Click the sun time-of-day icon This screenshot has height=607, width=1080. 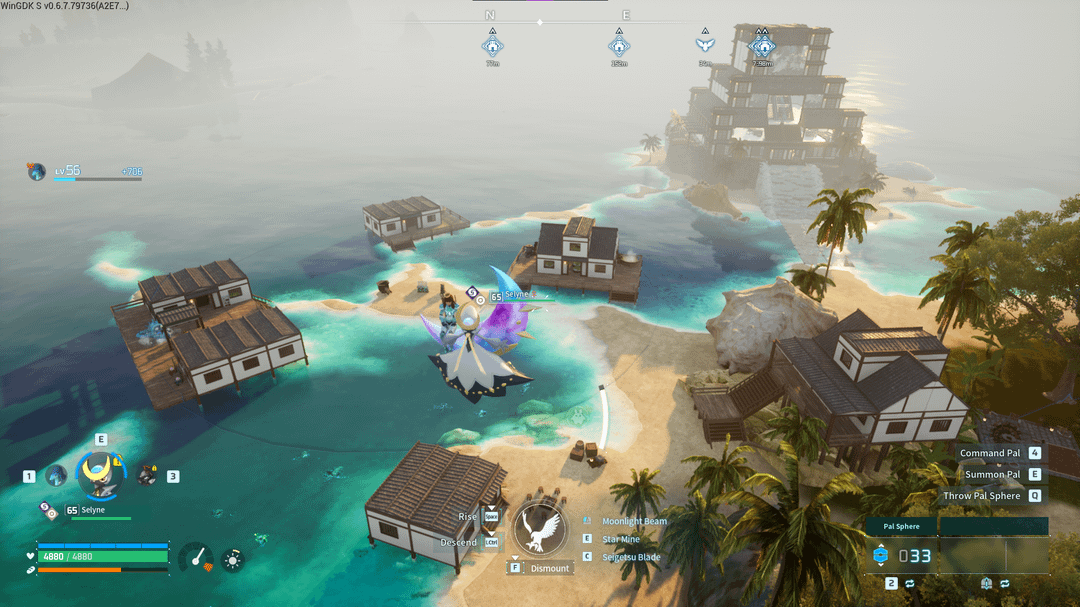(232, 559)
